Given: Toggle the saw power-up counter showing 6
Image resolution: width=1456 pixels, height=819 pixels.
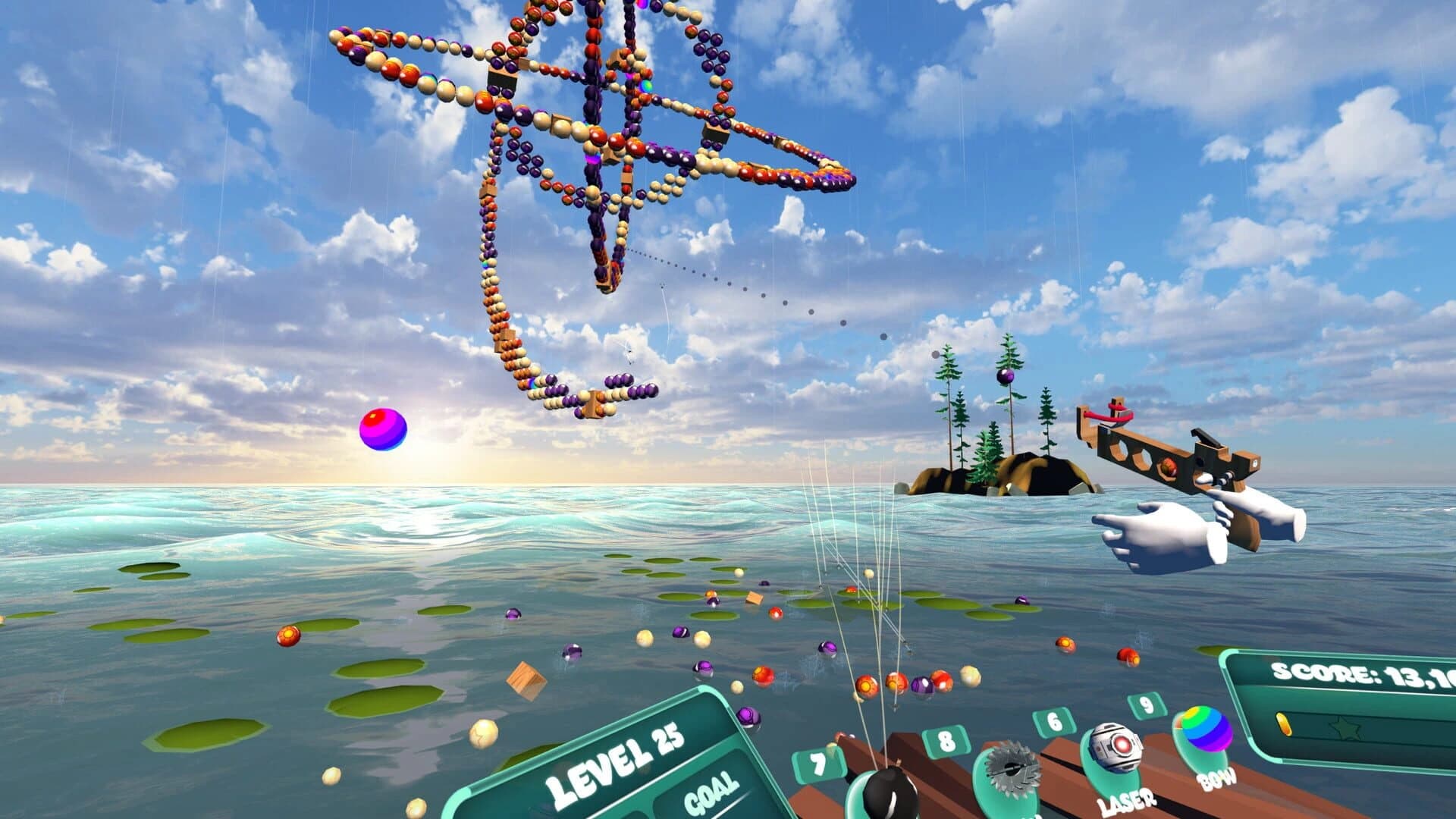Looking at the screenshot, I should point(1053,723).
